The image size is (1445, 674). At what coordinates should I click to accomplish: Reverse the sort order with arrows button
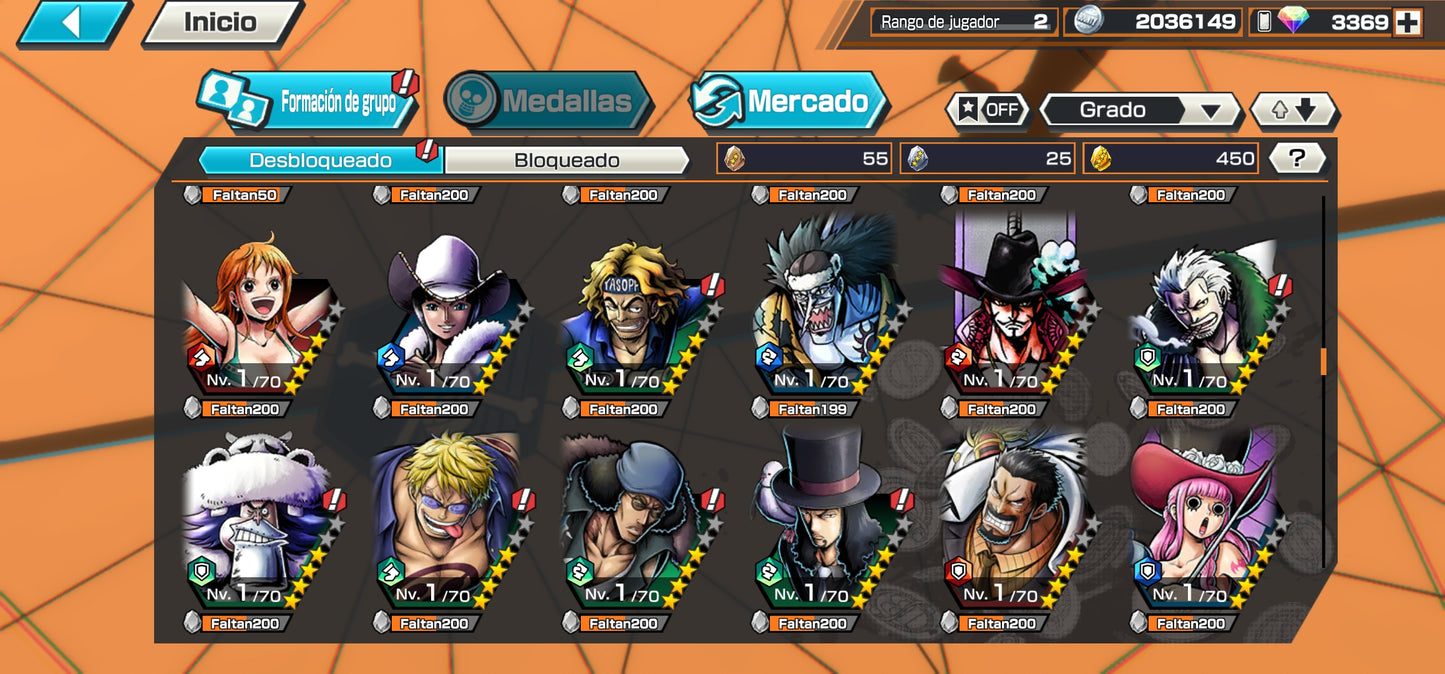point(1295,110)
